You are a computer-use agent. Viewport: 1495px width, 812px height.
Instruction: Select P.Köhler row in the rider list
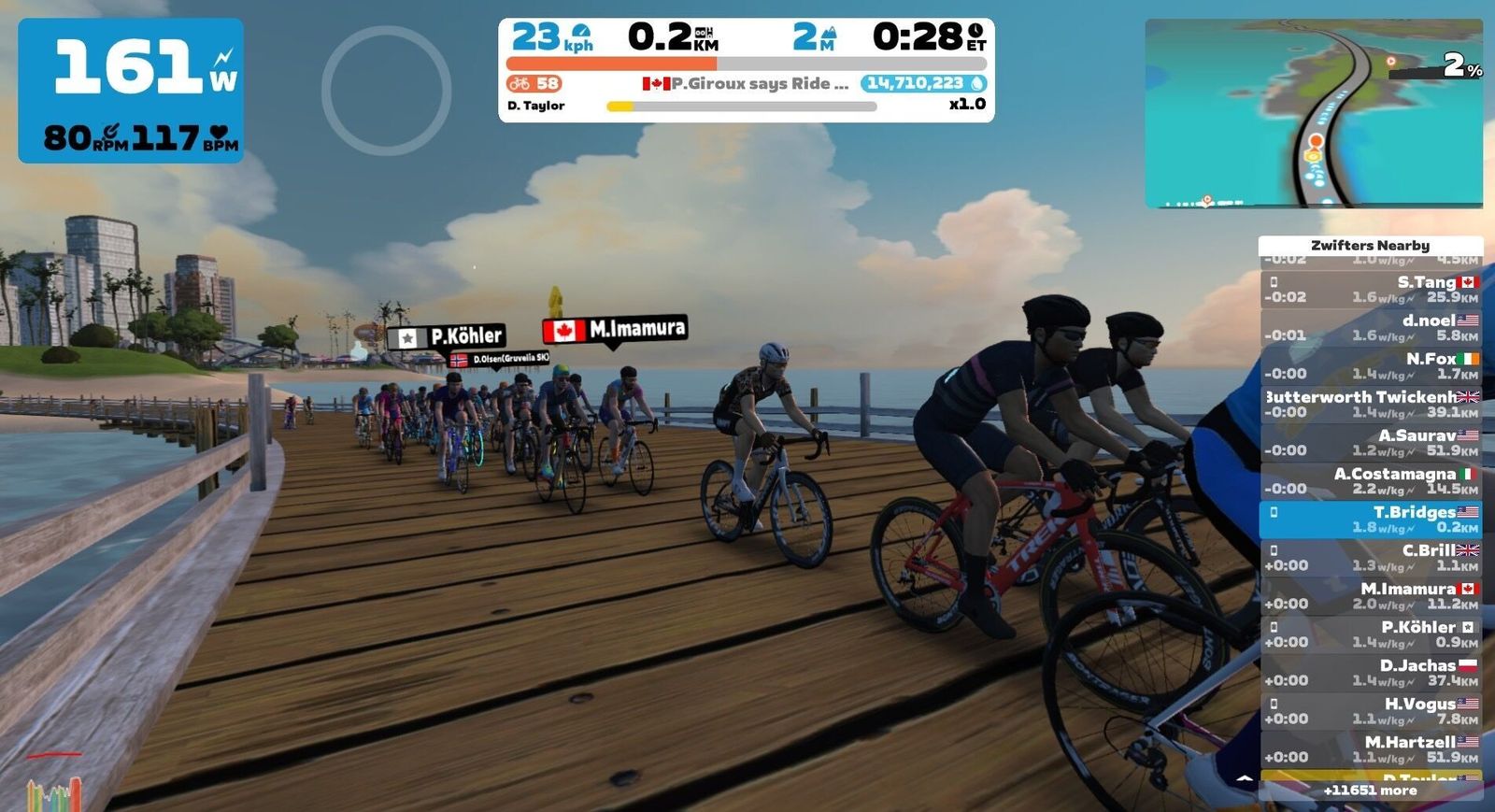click(1371, 634)
